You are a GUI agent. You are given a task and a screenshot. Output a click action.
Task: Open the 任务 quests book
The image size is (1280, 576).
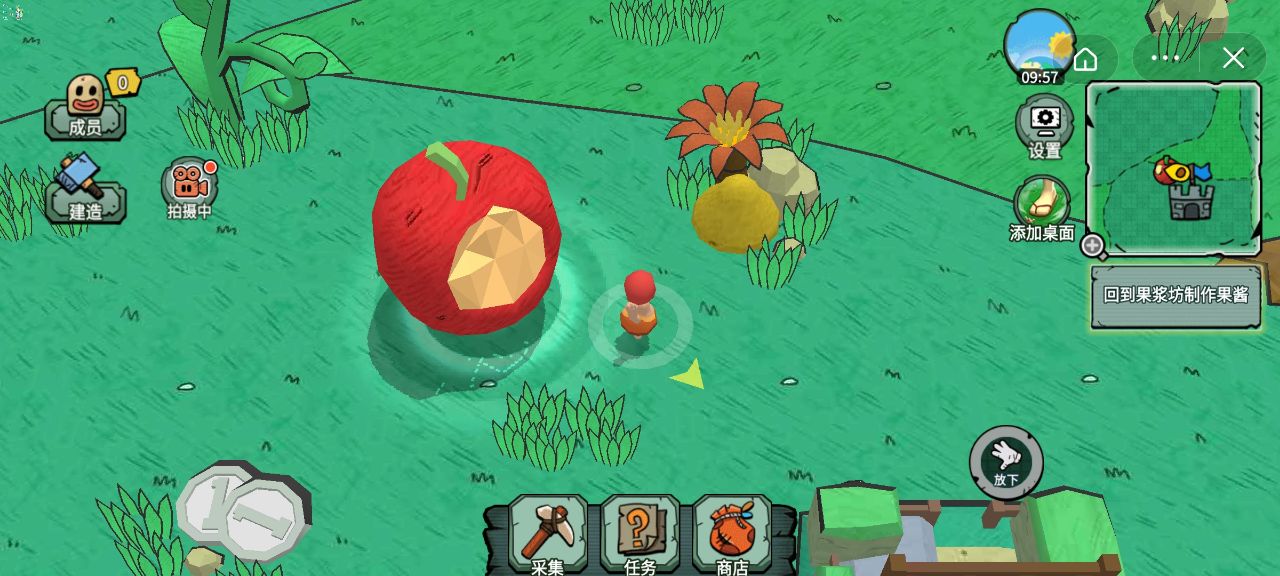coord(640,535)
